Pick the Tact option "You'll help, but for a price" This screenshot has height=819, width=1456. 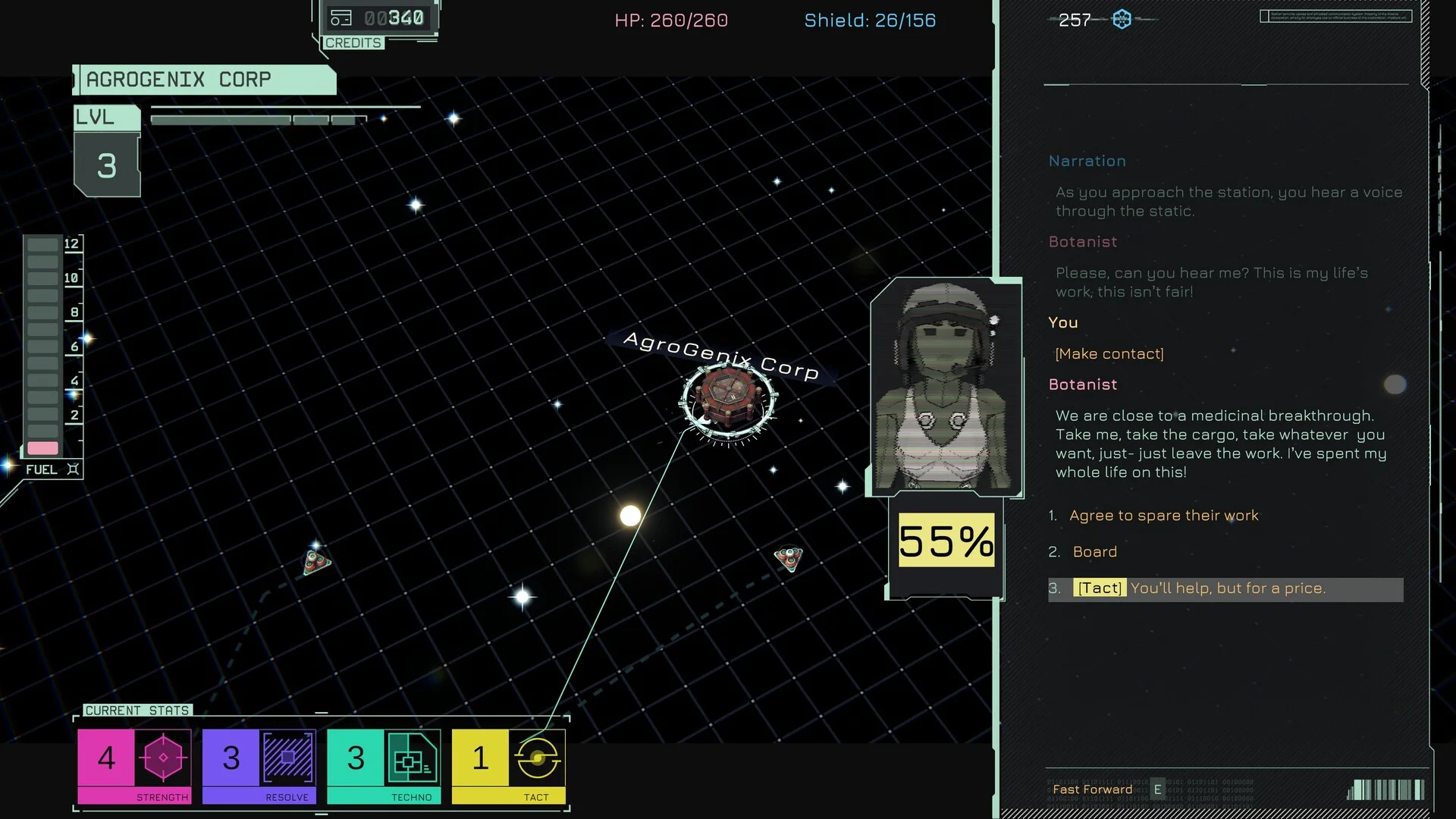1226,588
